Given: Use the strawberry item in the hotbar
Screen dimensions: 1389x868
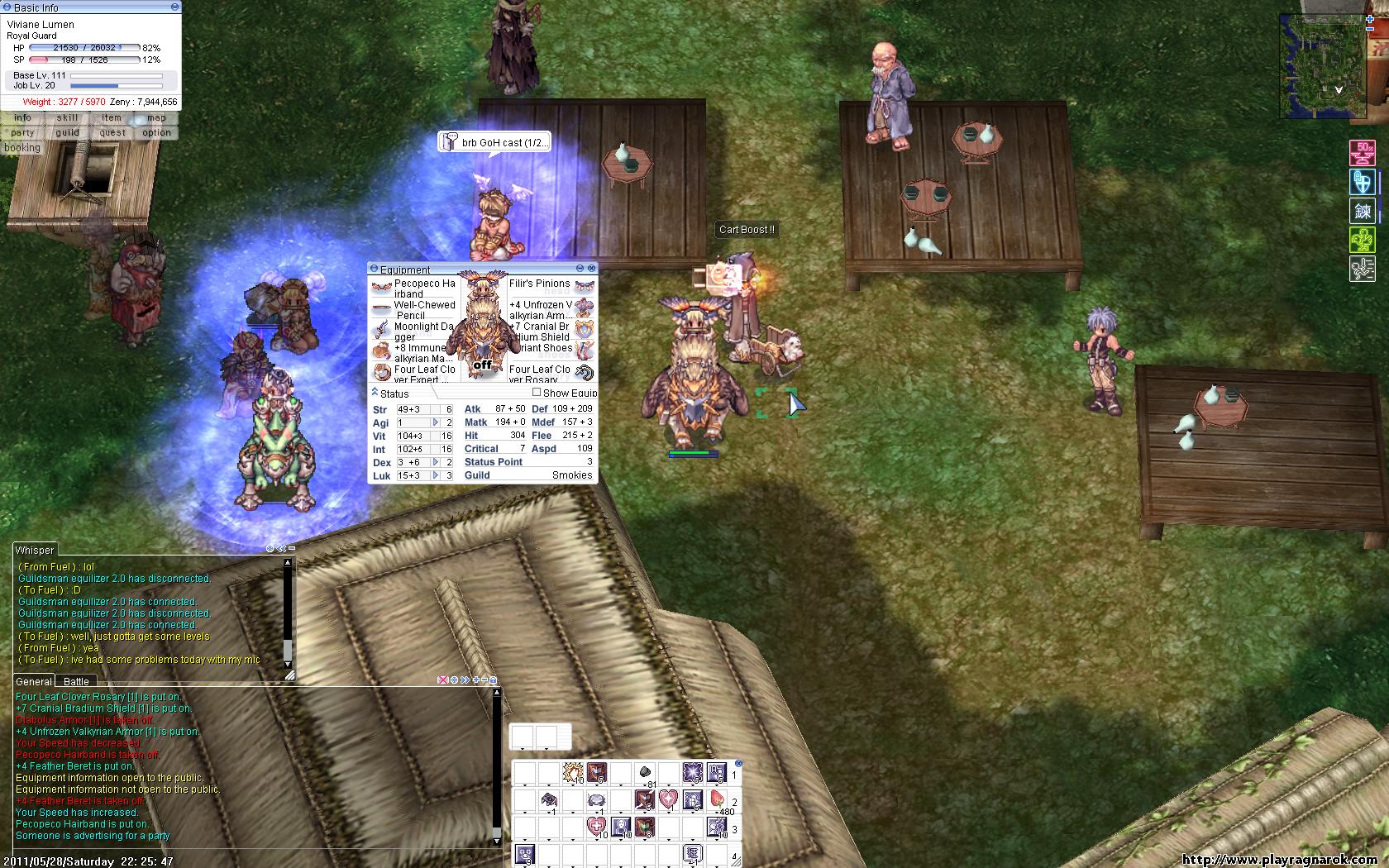Looking at the screenshot, I should tap(717, 799).
